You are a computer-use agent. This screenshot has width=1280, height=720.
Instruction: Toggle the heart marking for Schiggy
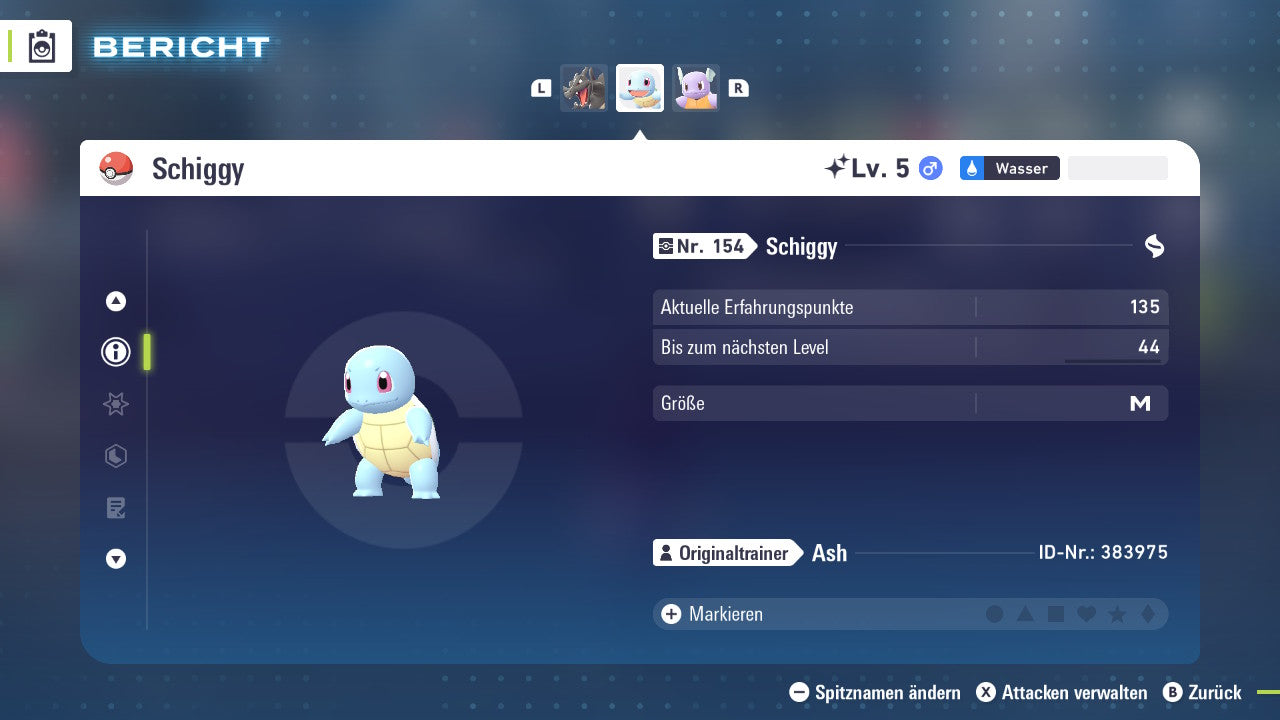coord(1086,614)
